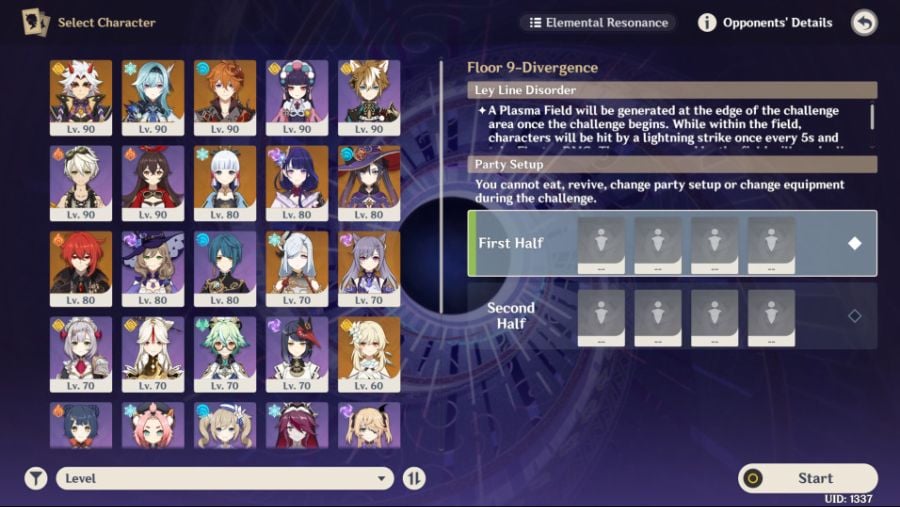Start the Spiral Abyss challenge
Viewport: 900px width, 507px height.
coord(807,478)
